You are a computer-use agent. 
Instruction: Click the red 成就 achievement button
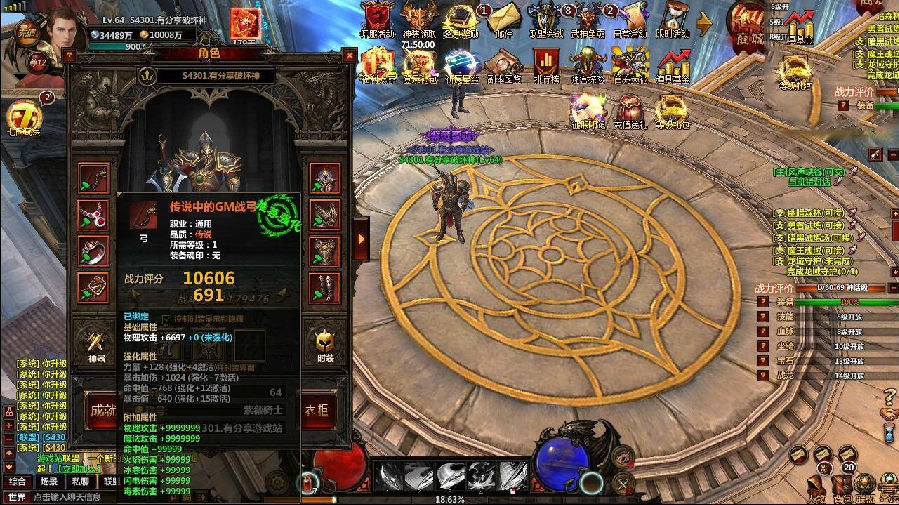100,410
